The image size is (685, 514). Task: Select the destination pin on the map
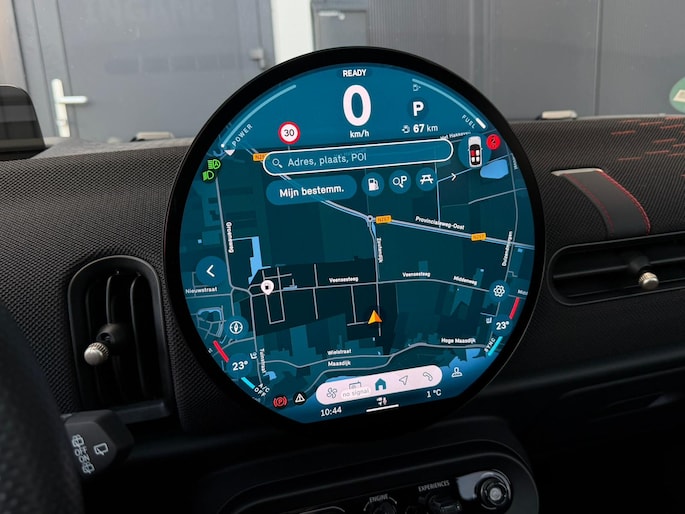[x=267, y=288]
